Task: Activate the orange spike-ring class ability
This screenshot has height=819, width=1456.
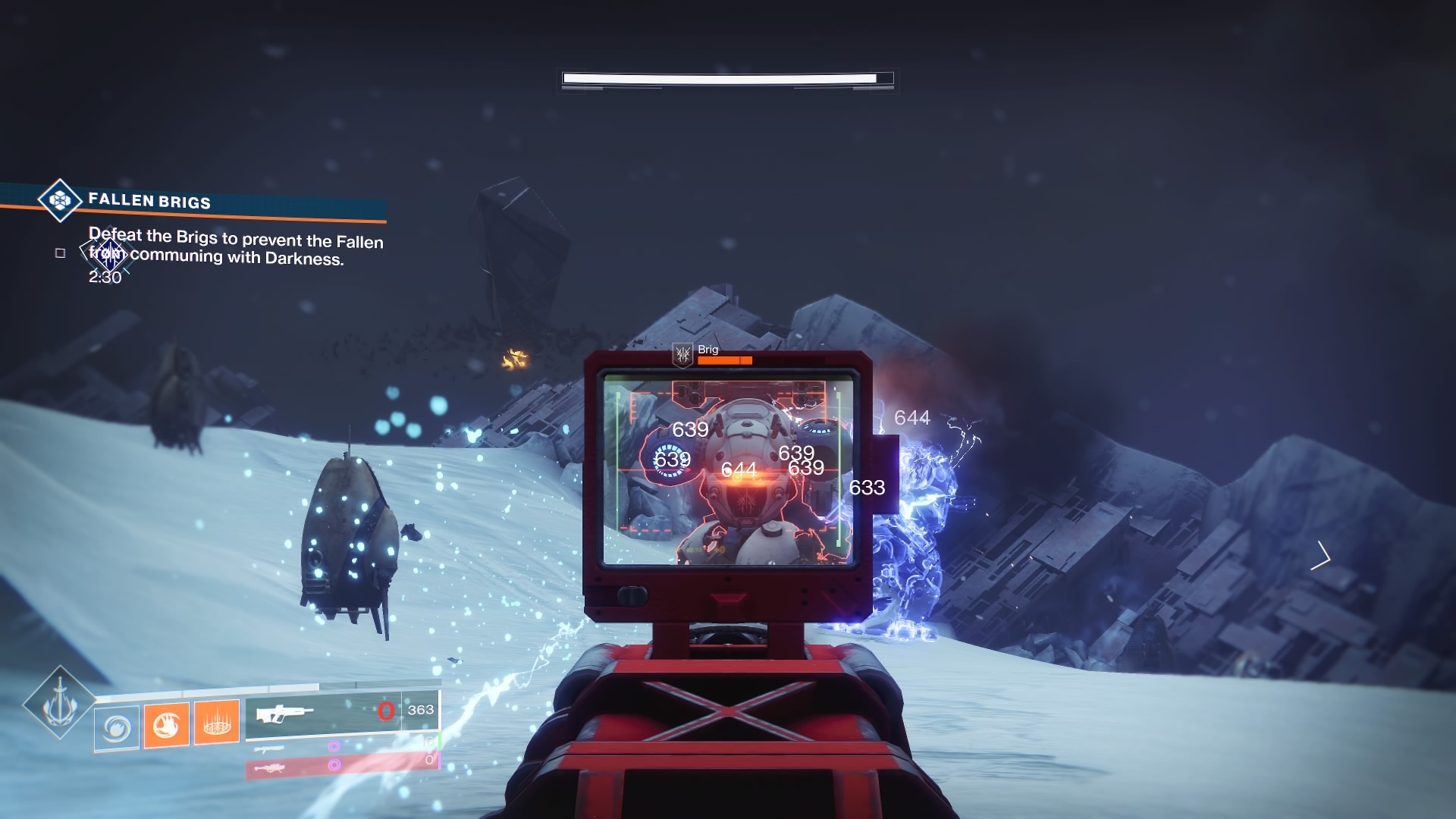Action: click(217, 722)
